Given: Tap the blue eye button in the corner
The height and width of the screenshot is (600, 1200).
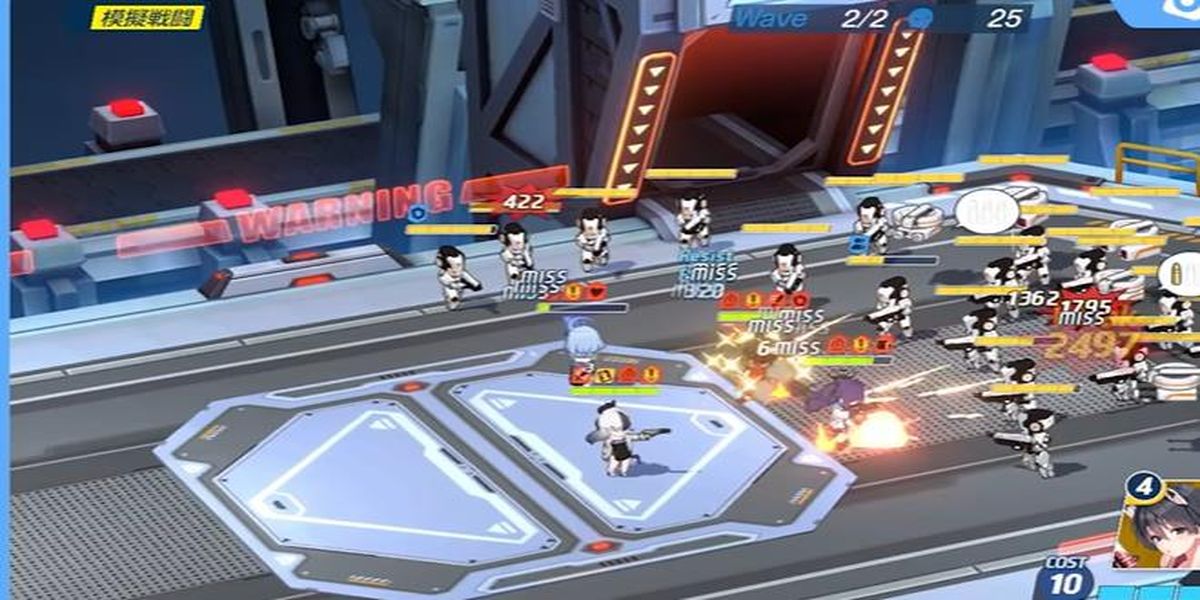Looking at the screenshot, I should 1181,10.
